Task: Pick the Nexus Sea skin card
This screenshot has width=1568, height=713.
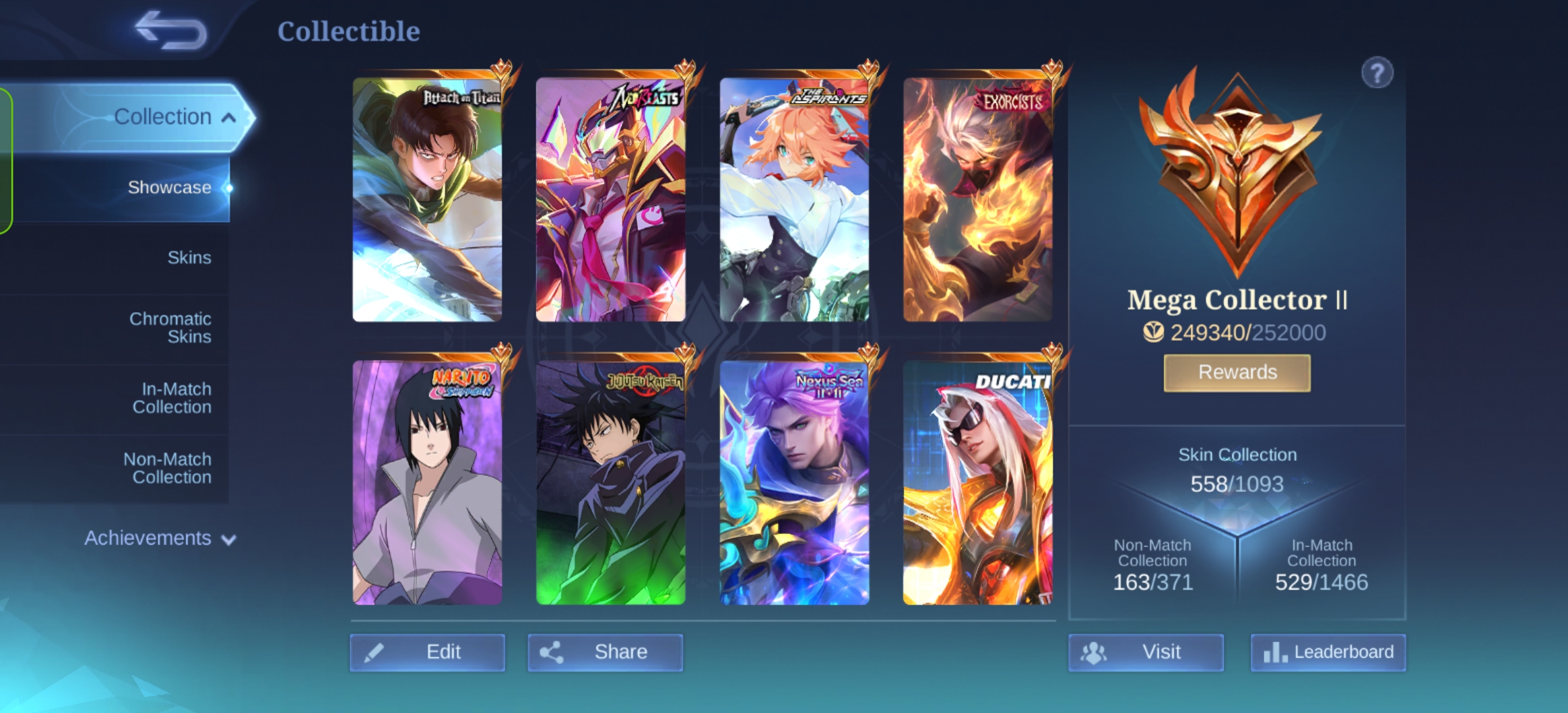Action: (794, 482)
